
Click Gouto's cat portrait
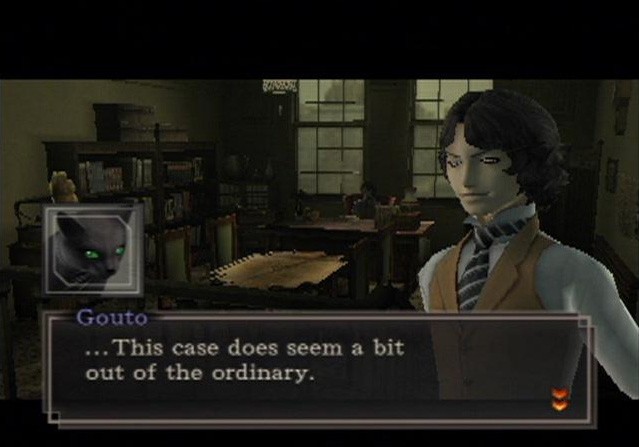click(91, 251)
